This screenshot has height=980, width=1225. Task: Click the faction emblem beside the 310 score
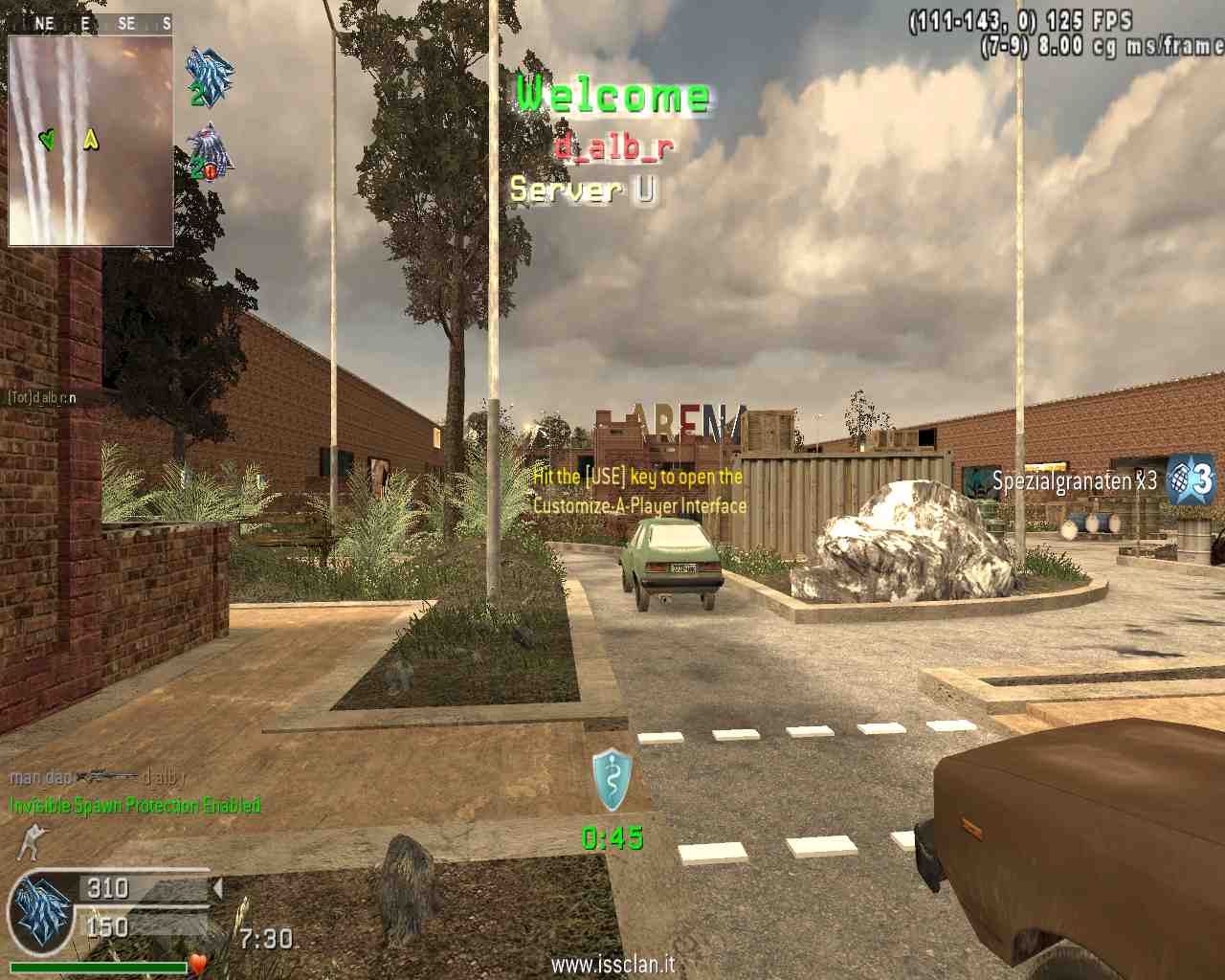tap(40, 912)
